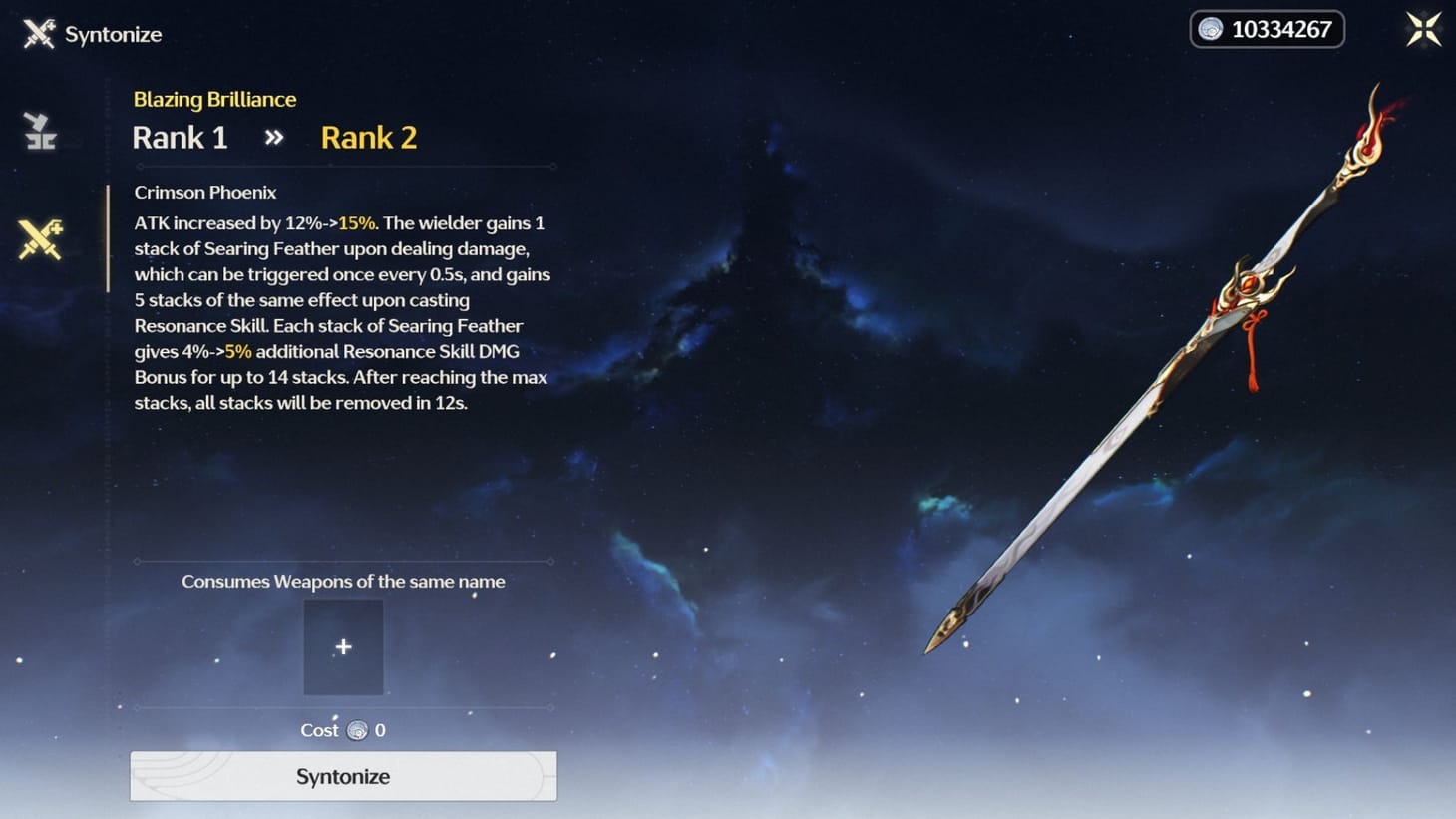
Task: Click the Blazing Brilliance weapon name
Action: click(214, 99)
